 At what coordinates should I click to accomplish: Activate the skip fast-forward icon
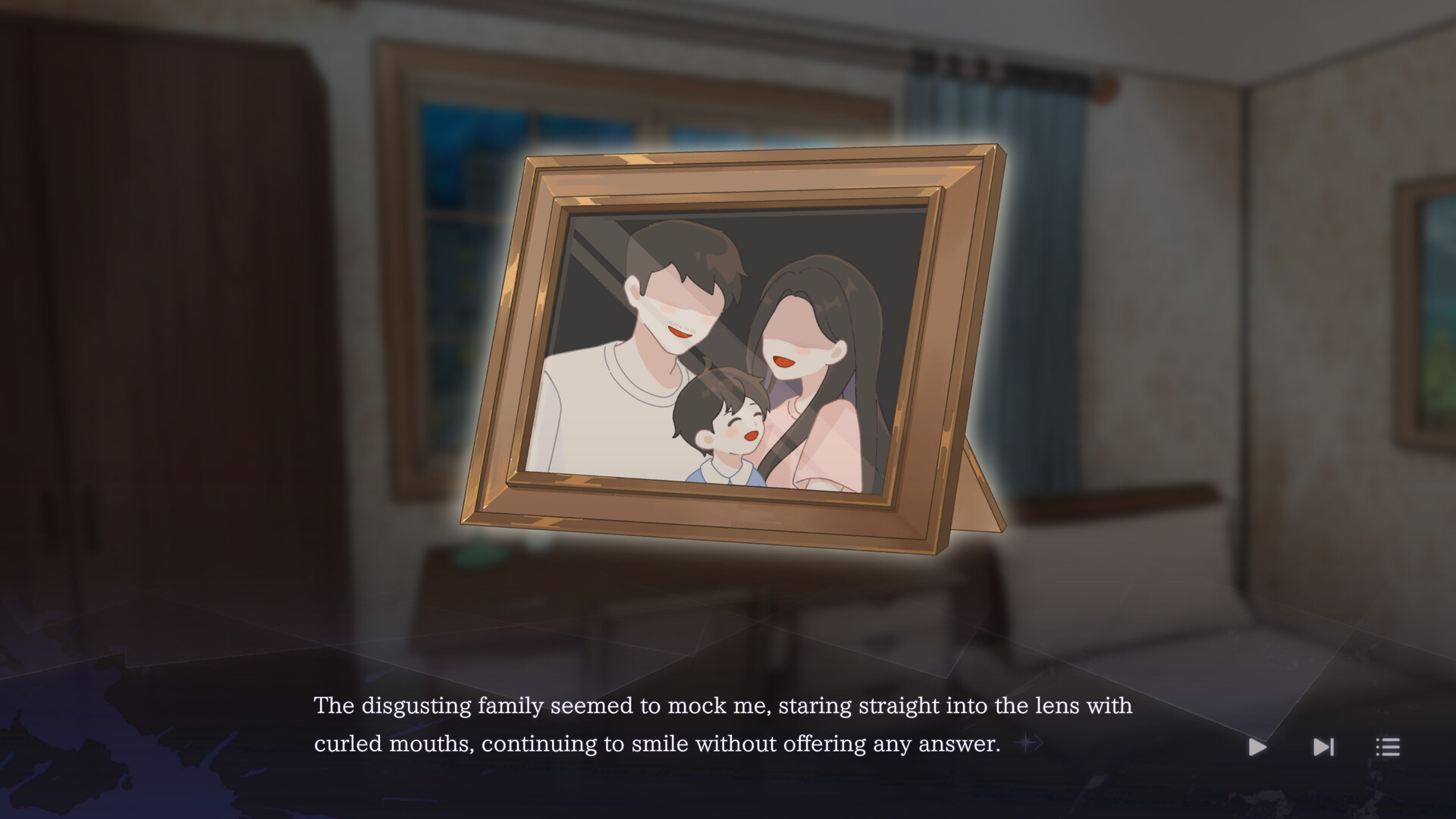pos(1322,747)
